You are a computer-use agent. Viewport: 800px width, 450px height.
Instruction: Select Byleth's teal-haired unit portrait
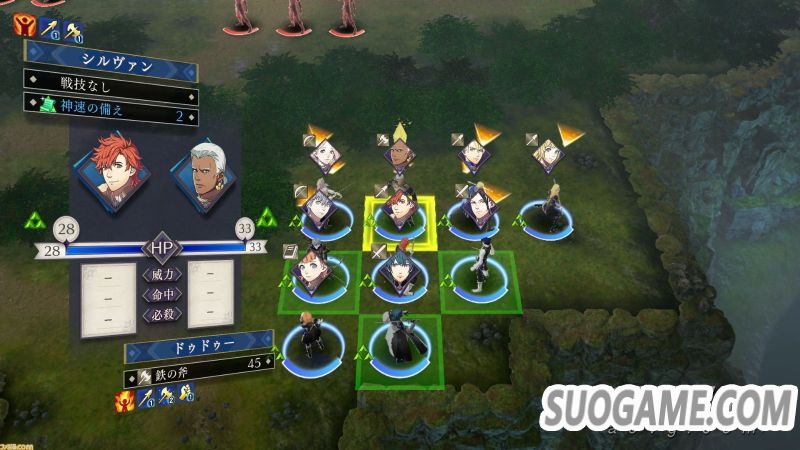398,272
